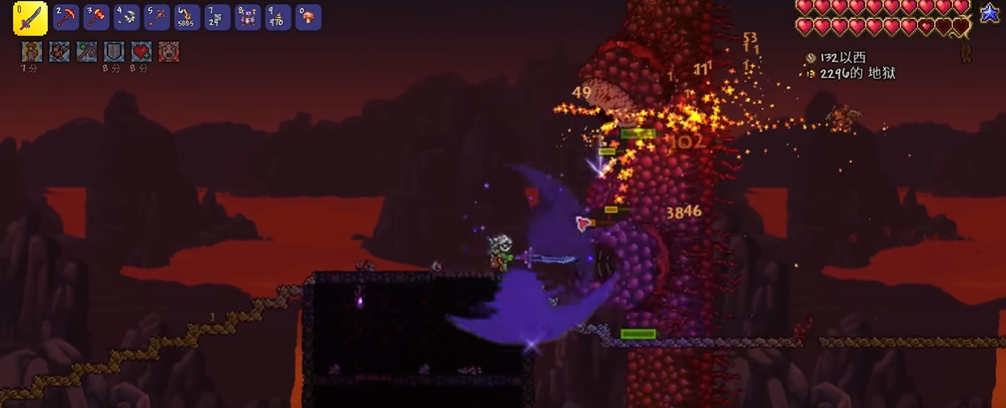Image resolution: width=1006 pixels, height=408 pixels.
Task: Choose the red hammer hotbar slot
Action: tap(97, 17)
